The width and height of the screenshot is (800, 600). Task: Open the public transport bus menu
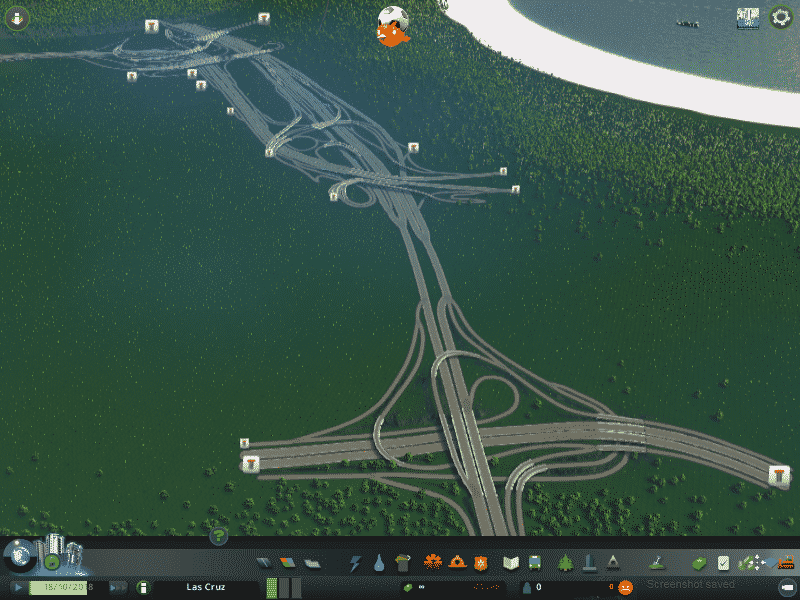(535, 563)
